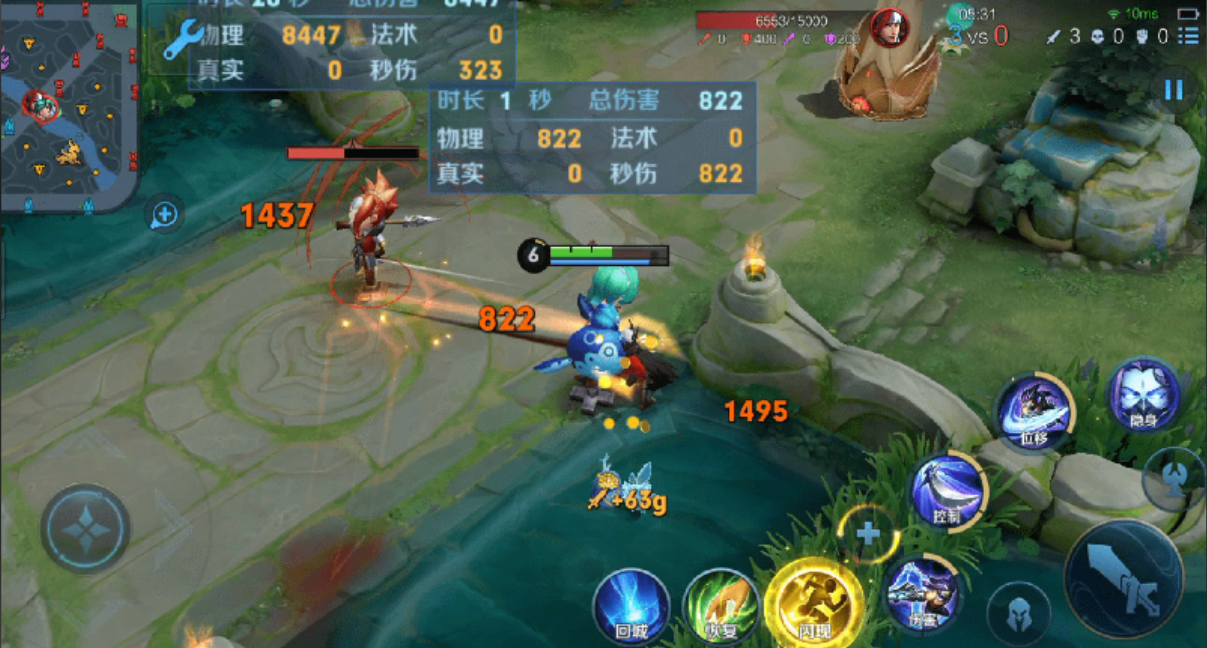
Task: Open the scoreboard list menu
Action: (1188, 36)
